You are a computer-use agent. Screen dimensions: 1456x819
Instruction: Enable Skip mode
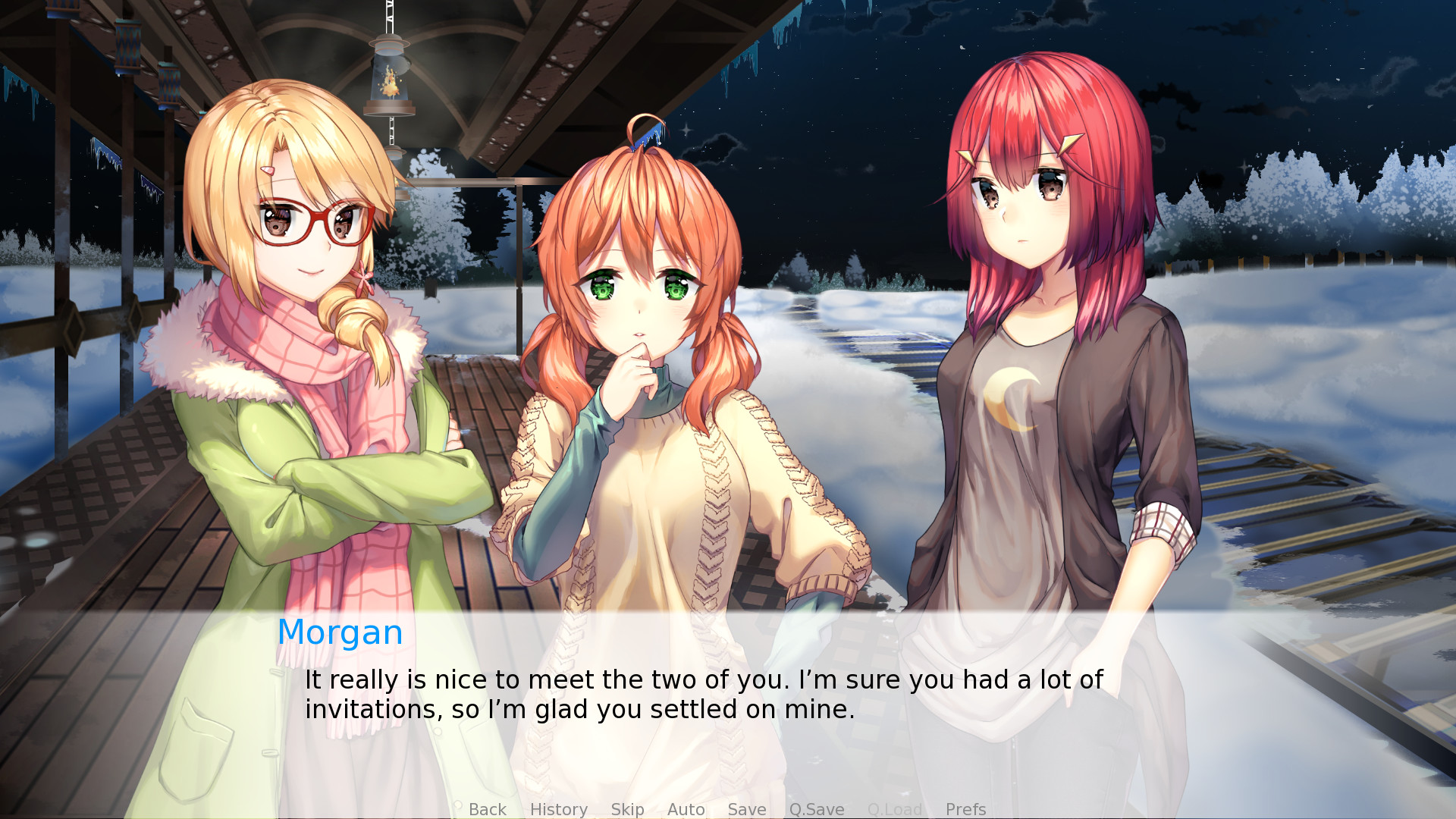click(x=627, y=809)
